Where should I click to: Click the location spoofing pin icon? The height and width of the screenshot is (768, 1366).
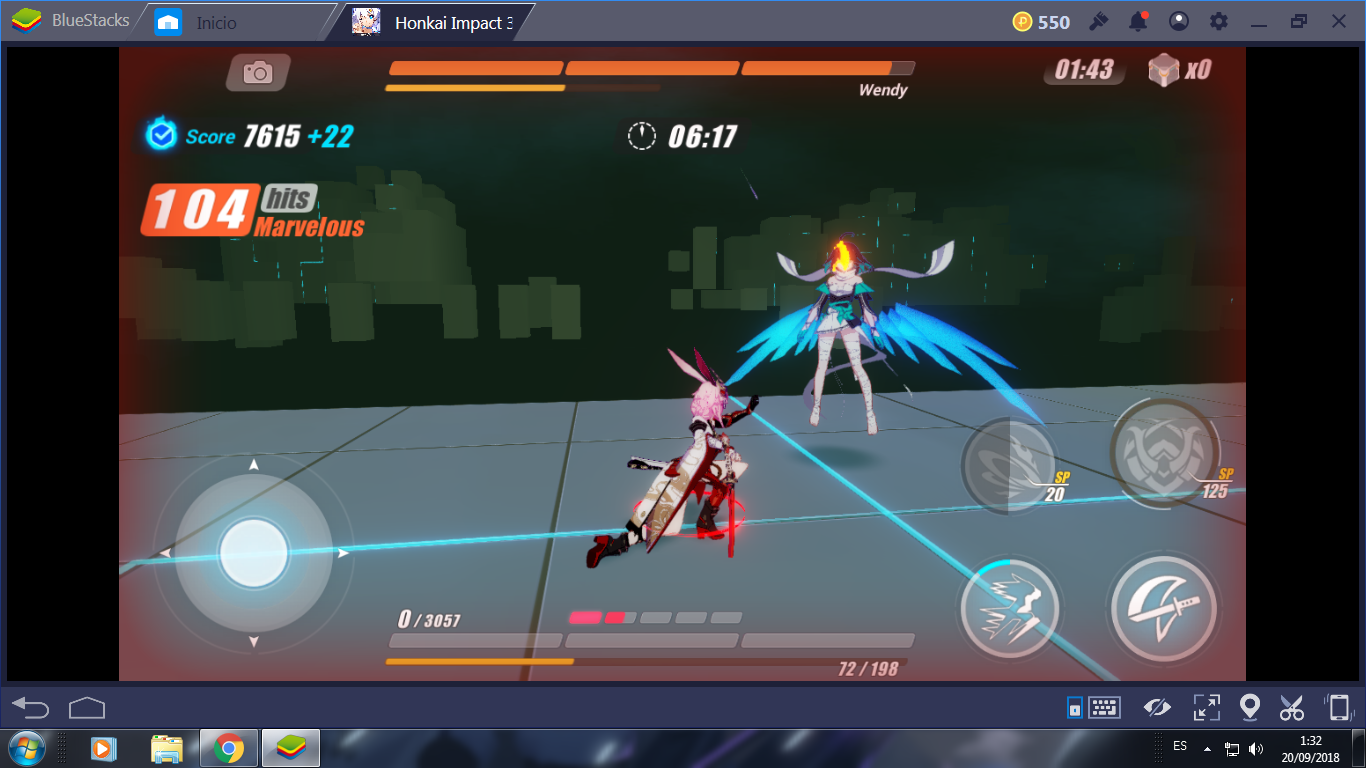(x=1249, y=706)
